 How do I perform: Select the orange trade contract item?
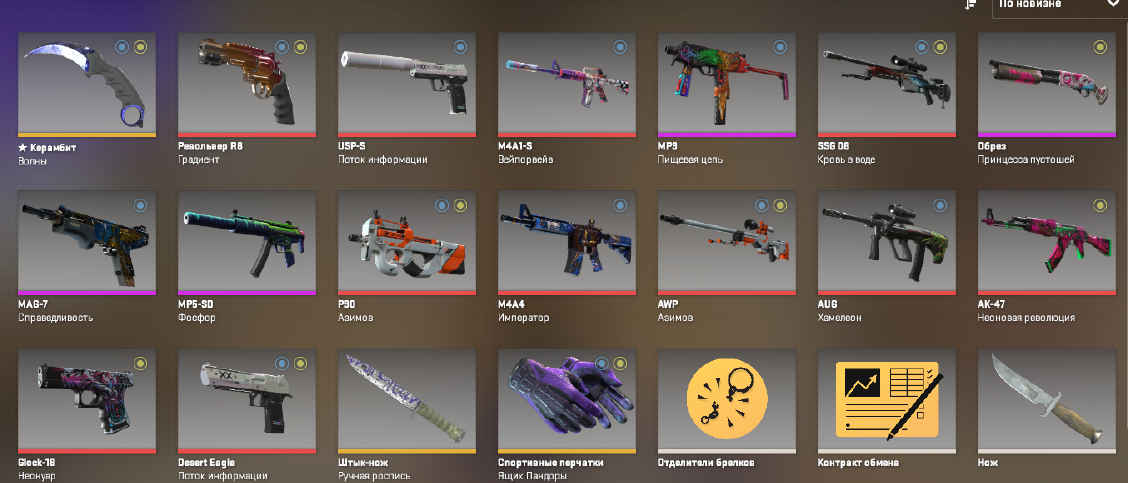pos(887,400)
